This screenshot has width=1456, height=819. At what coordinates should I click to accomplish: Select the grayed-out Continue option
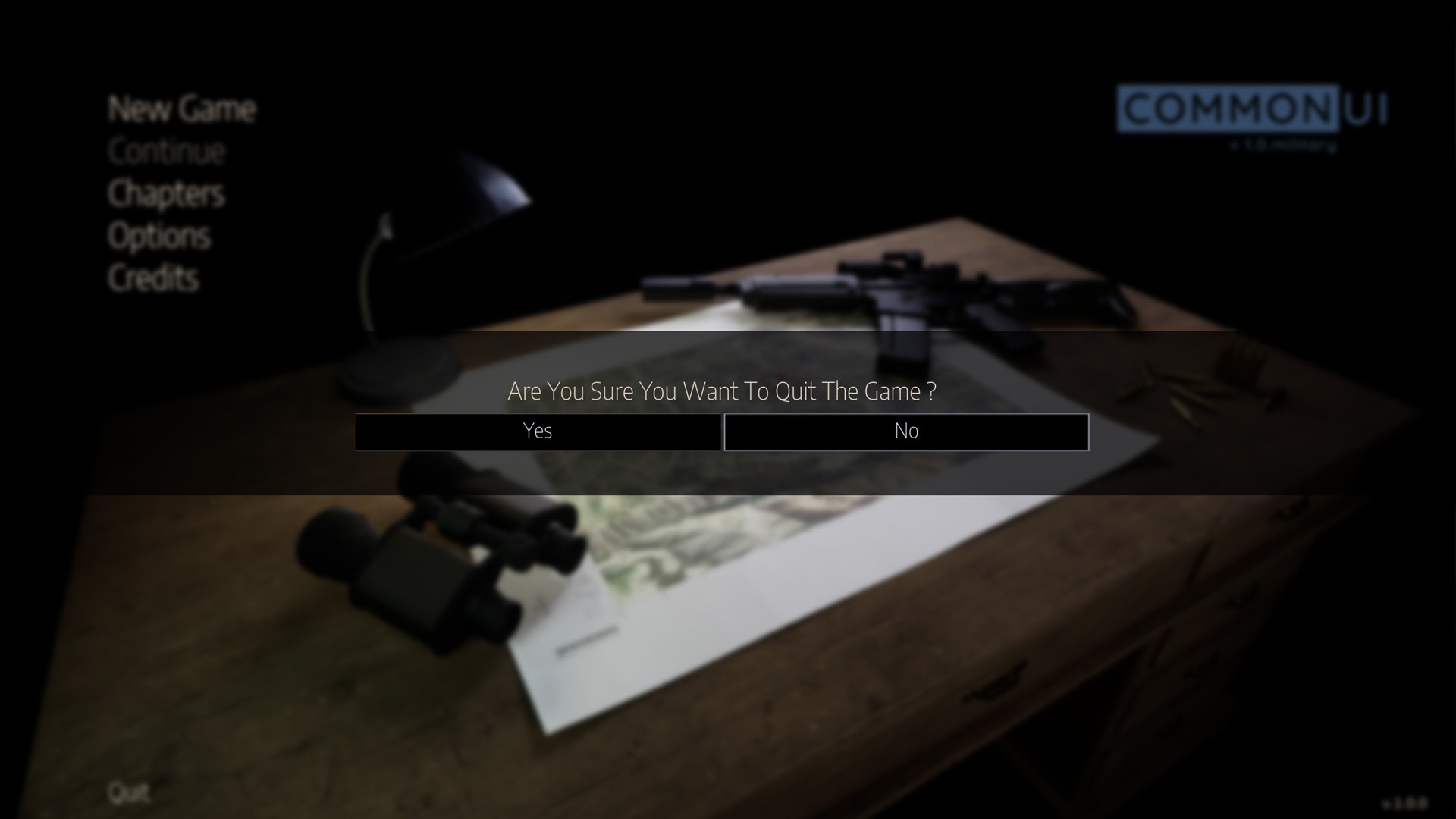pos(165,152)
